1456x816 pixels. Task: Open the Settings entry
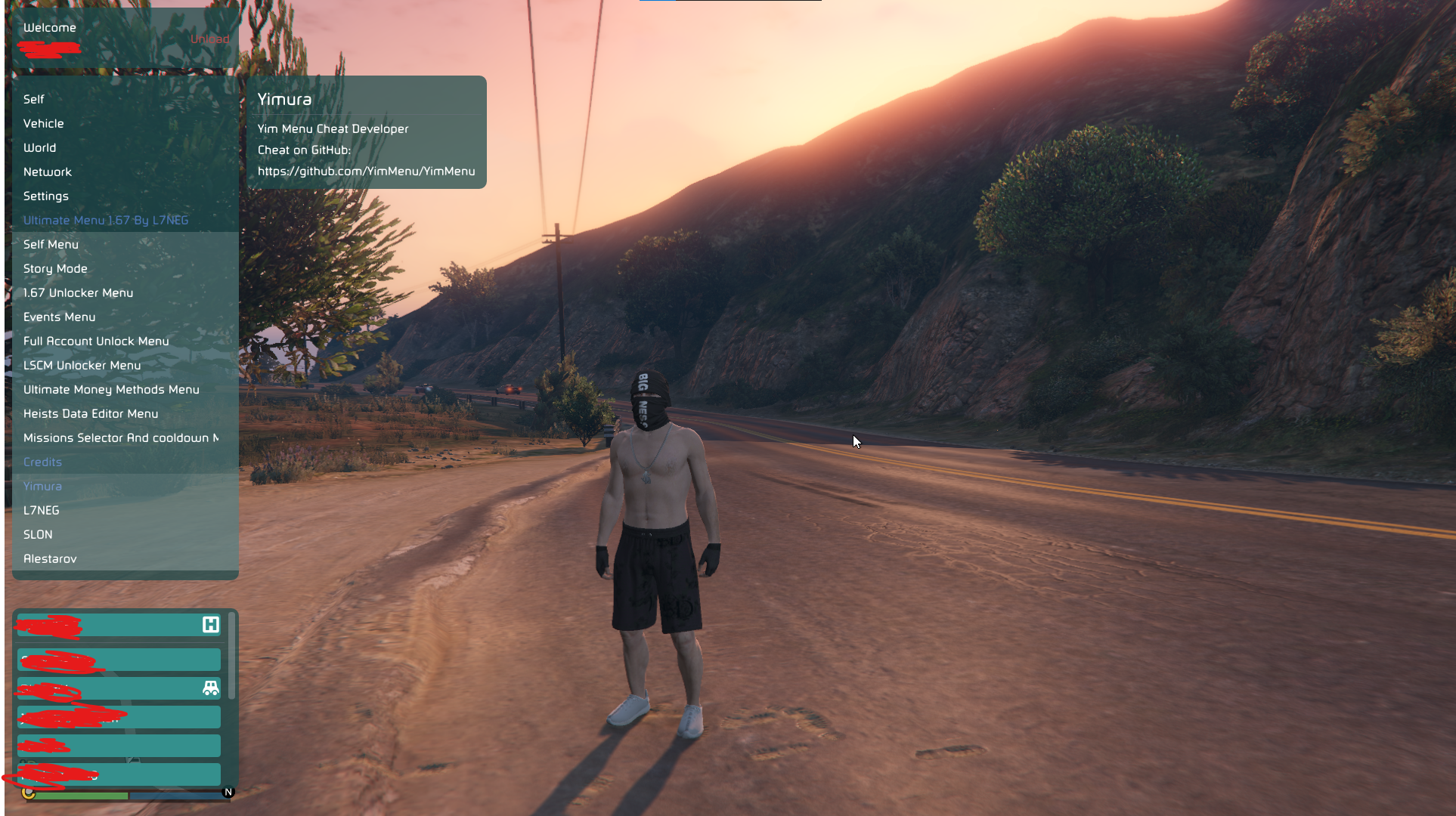click(x=46, y=196)
